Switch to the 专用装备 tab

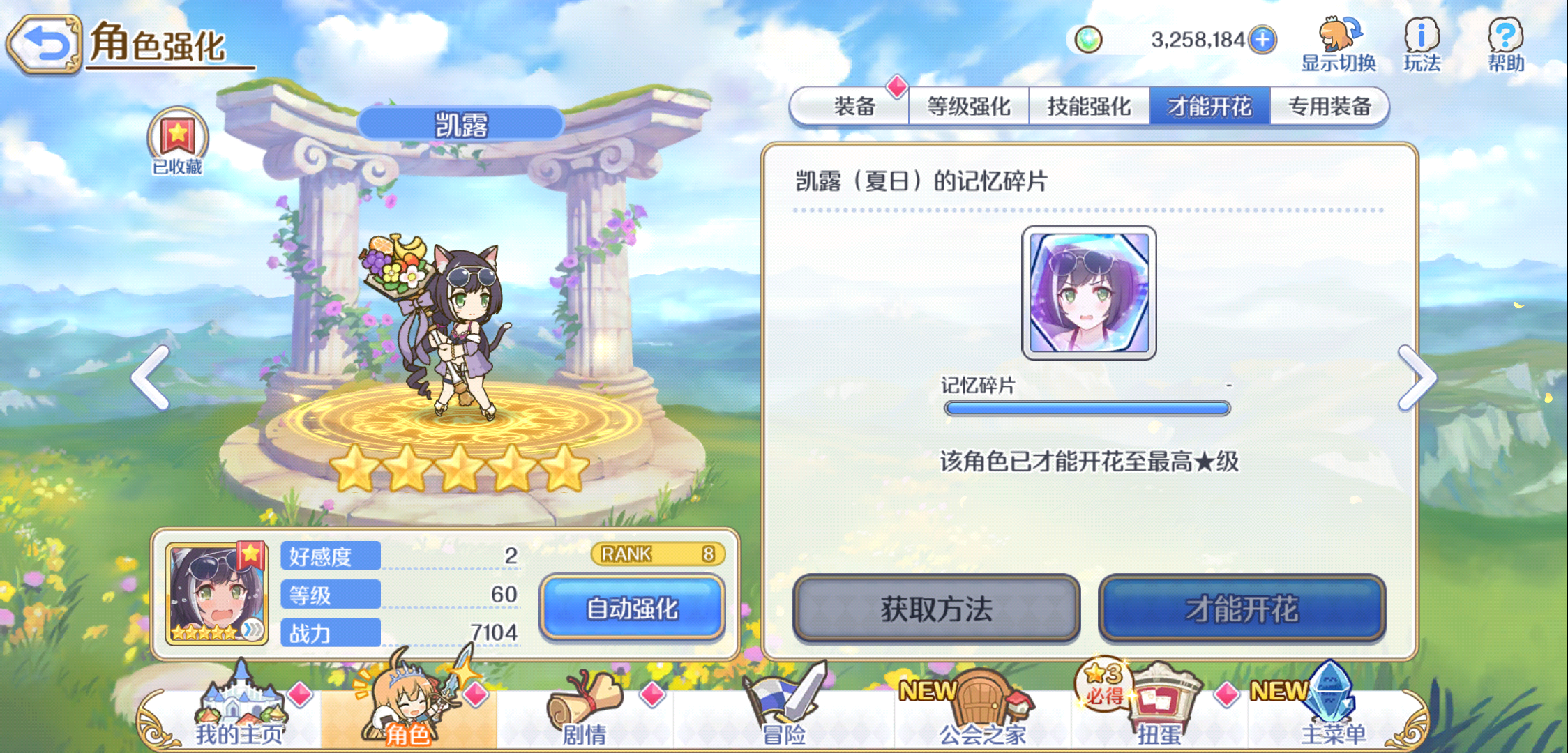pos(1329,106)
